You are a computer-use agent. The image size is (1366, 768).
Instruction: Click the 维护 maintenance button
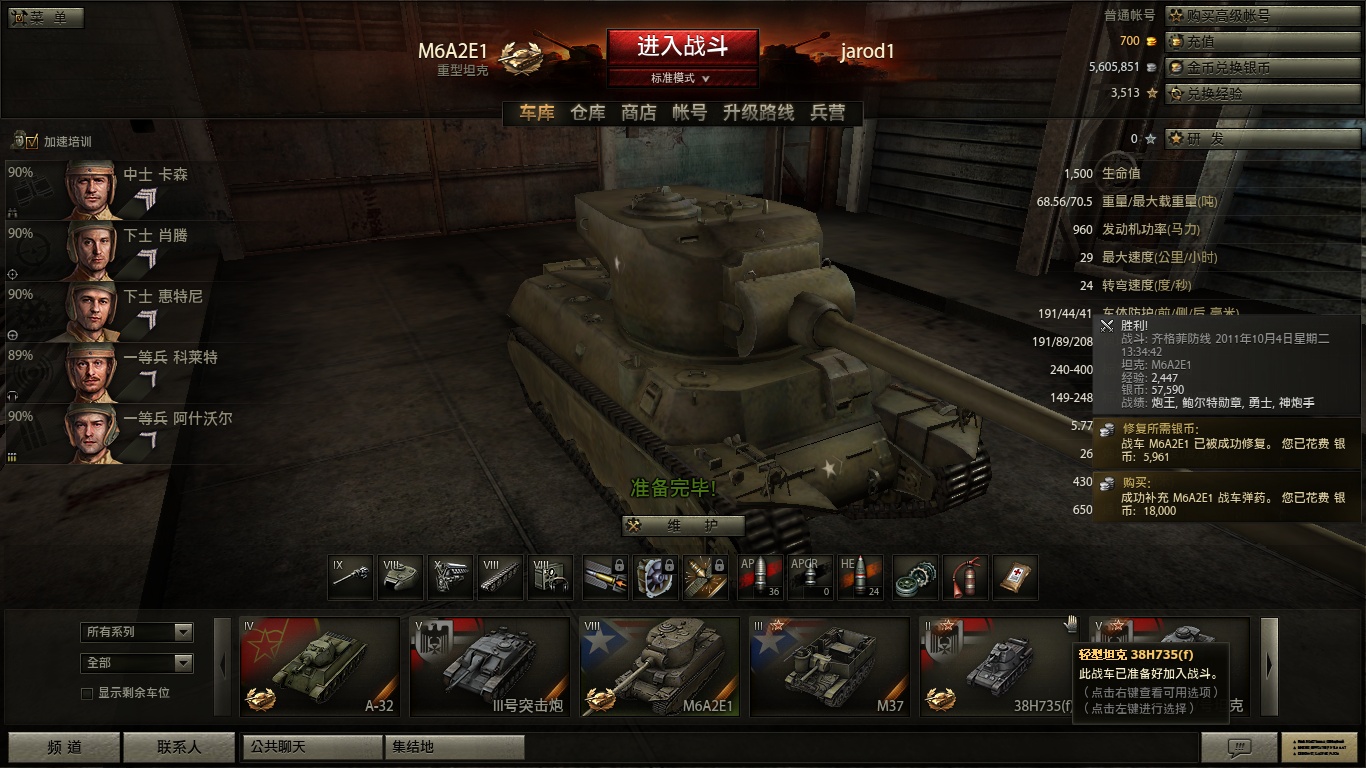[x=683, y=526]
